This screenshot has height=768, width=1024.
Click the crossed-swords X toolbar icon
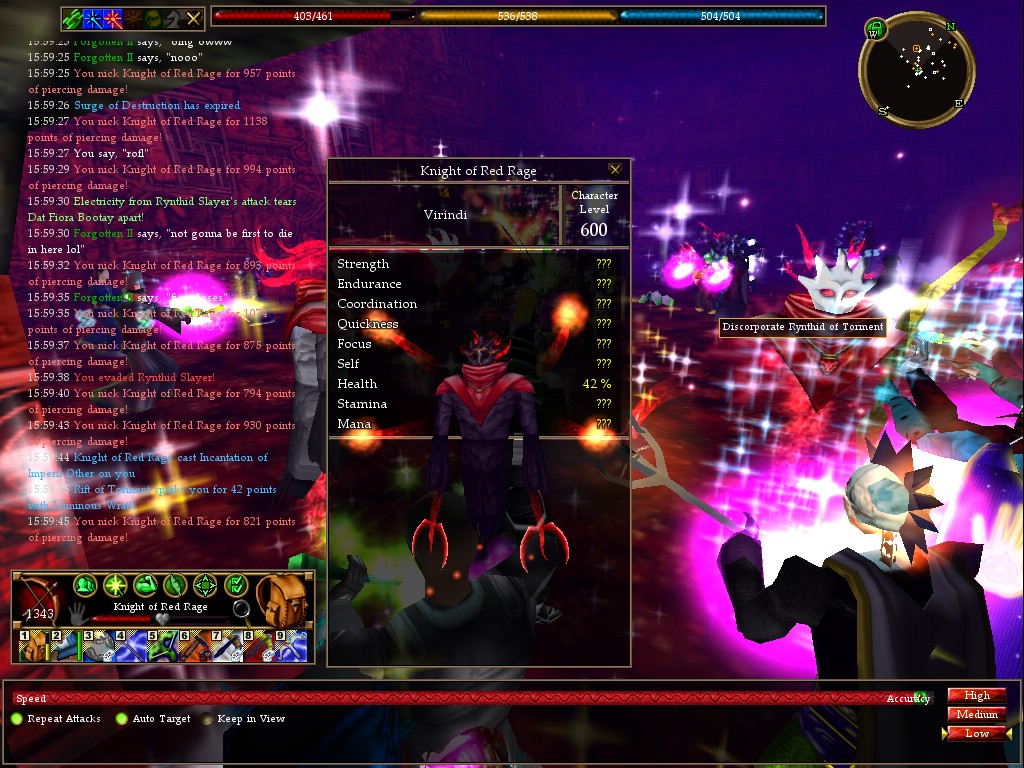194,18
